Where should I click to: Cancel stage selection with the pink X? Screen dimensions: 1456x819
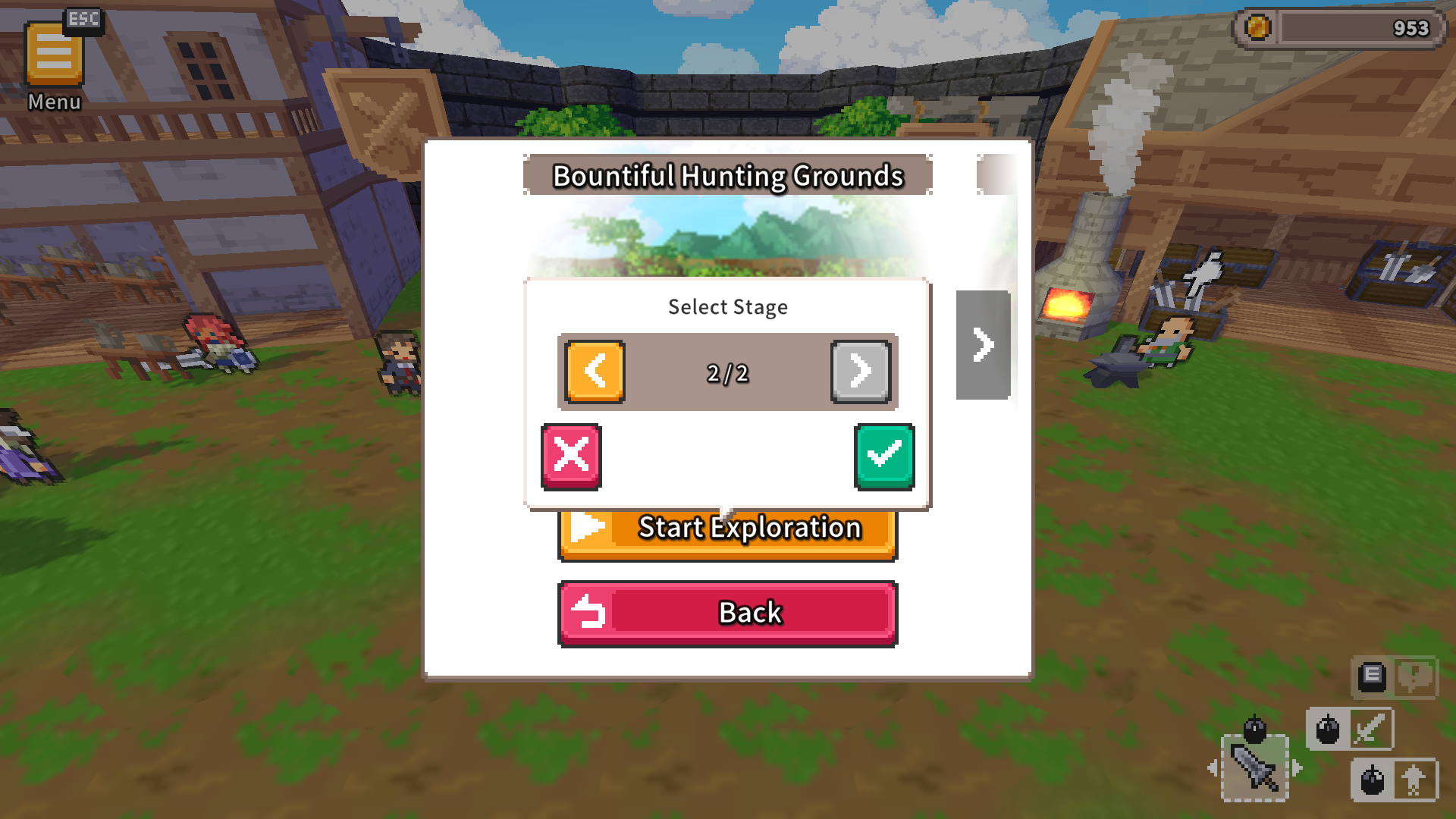[x=572, y=455]
